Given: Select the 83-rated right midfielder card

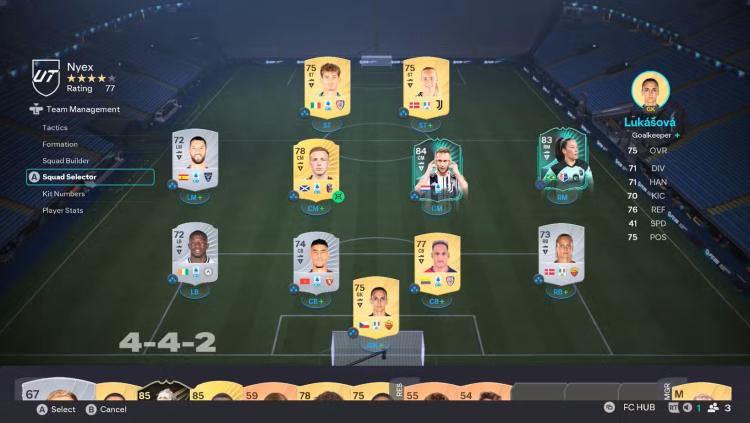Looking at the screenshot, I should [562, 160].
